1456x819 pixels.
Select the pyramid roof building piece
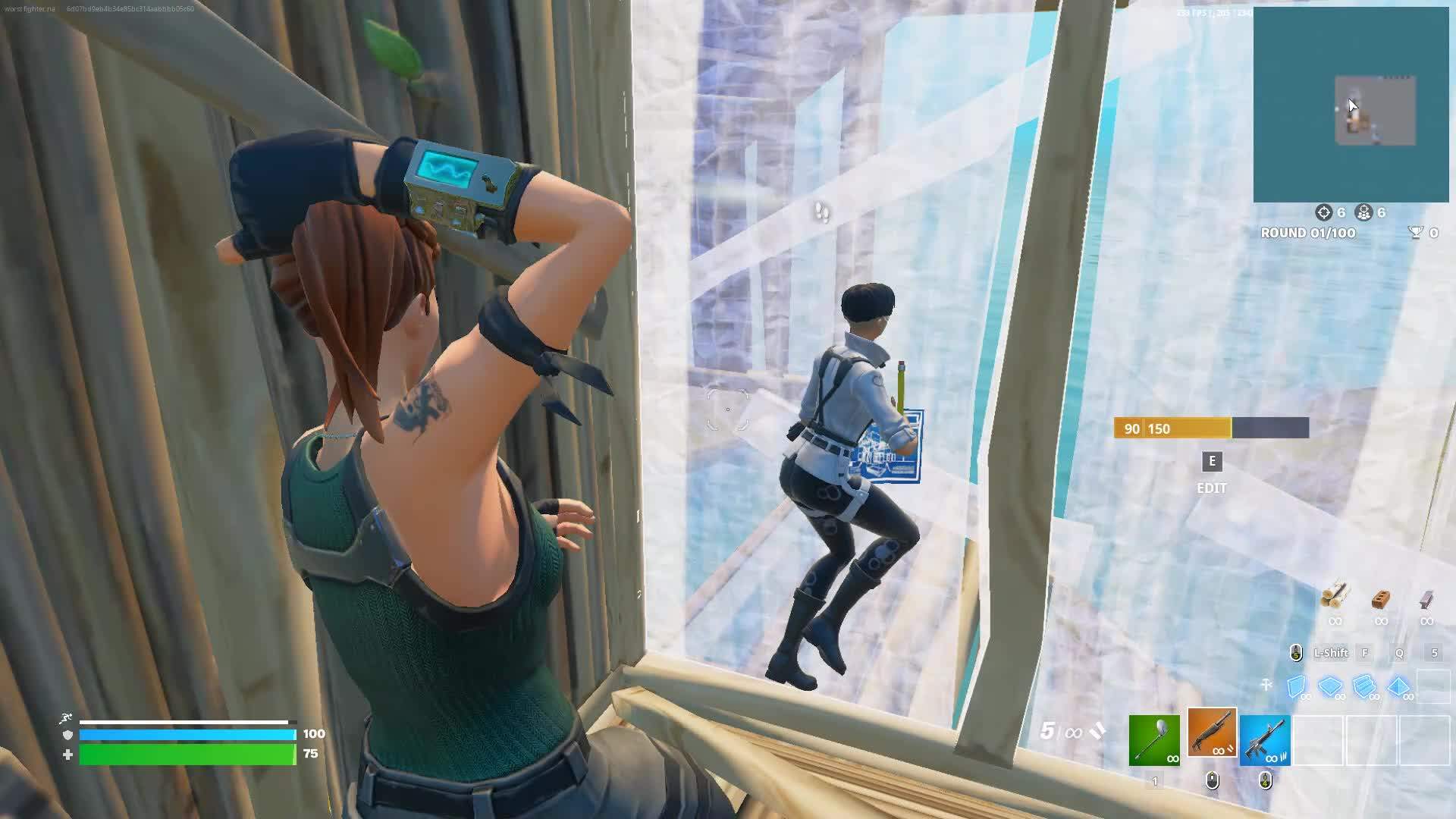point(1398,686)
